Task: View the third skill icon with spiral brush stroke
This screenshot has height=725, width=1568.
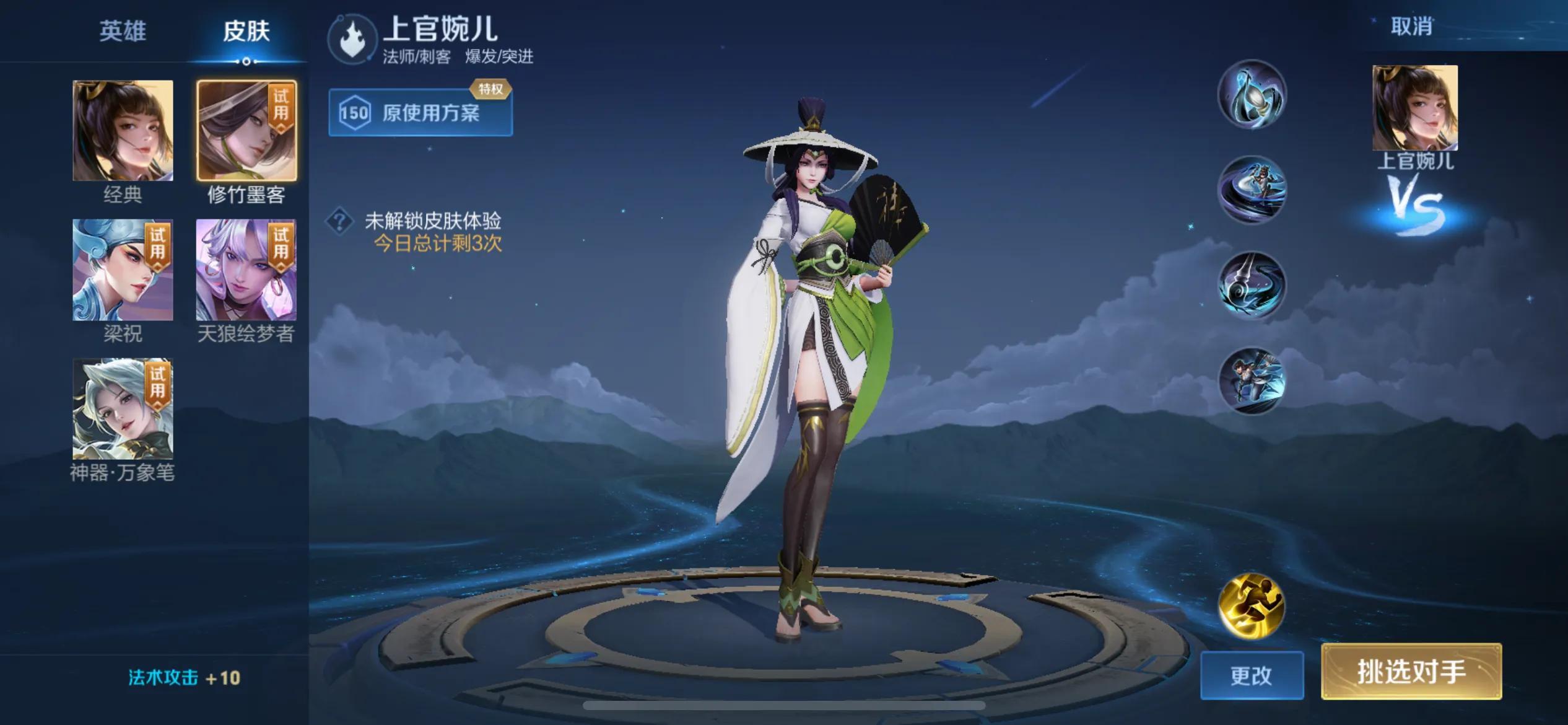Action: coord(1252,285)
